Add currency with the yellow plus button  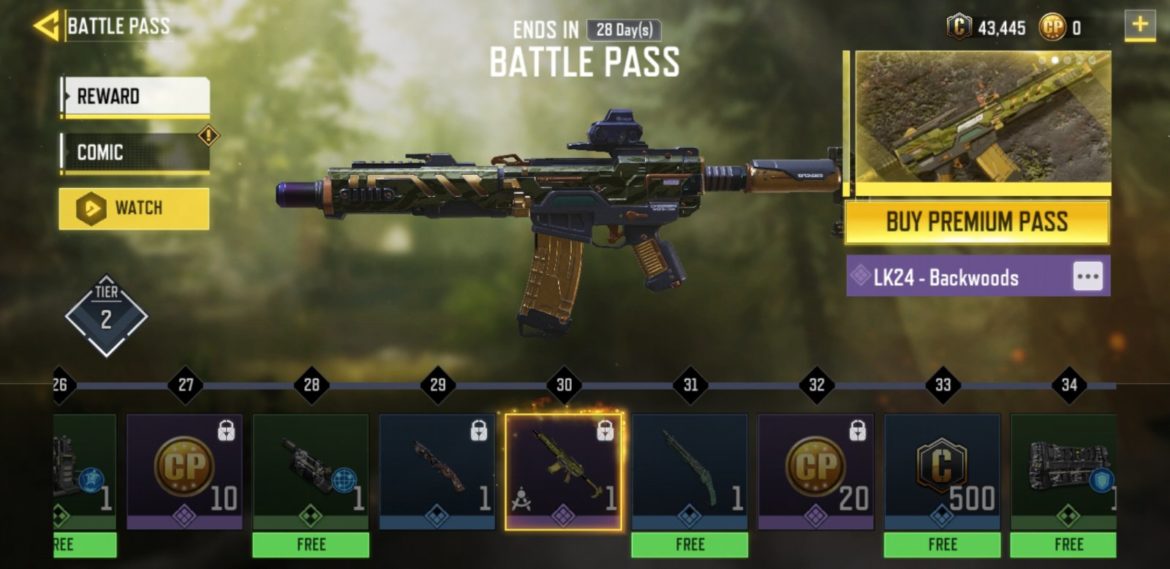coord(1139,26)
